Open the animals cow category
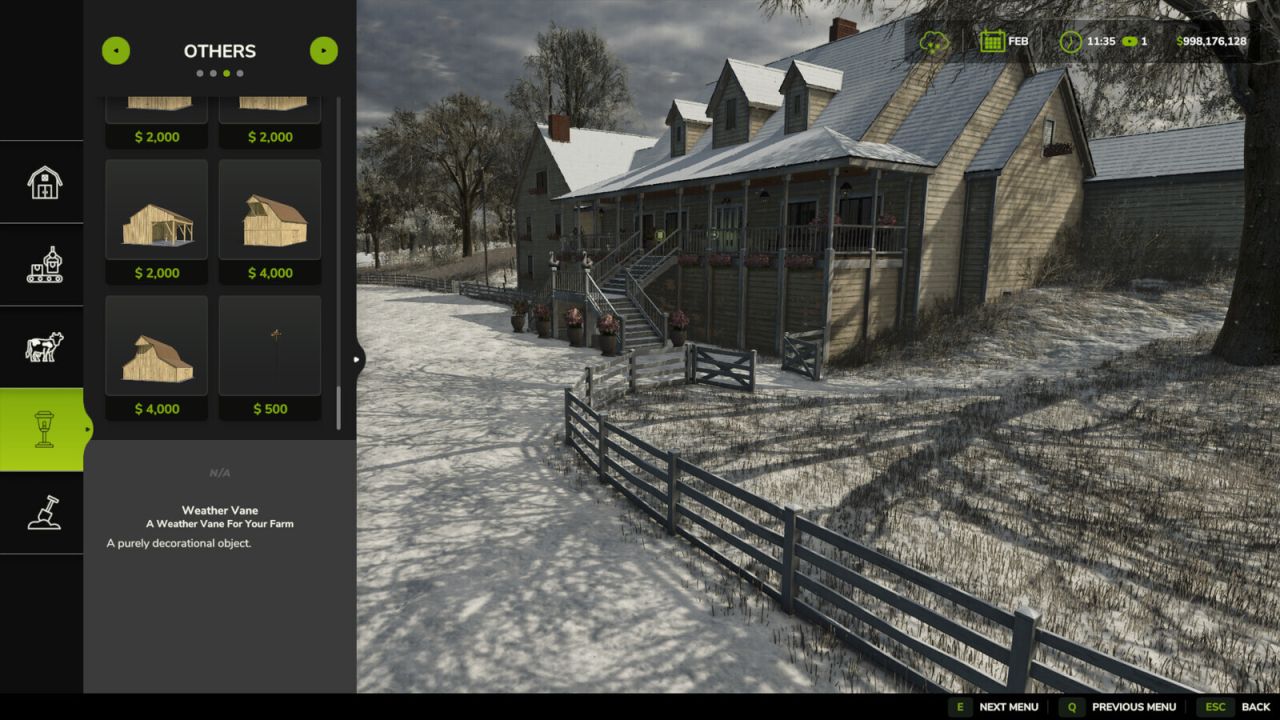This screenshot has width=1280, height=720. [43, 347]
